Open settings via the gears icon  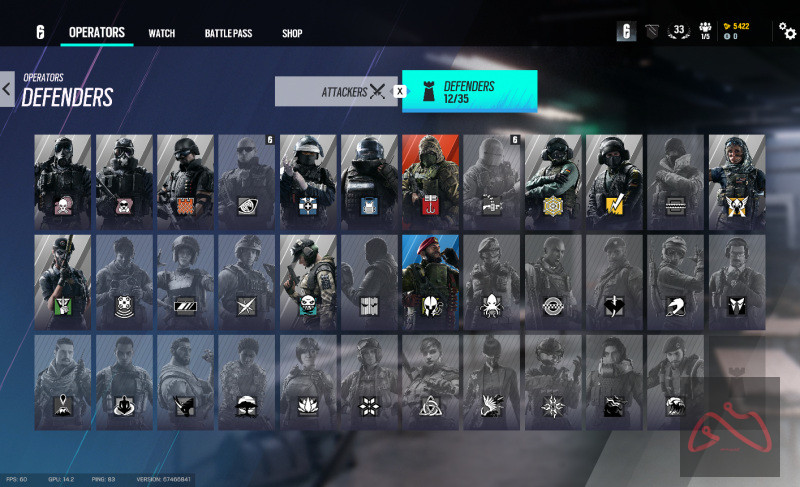788,32
